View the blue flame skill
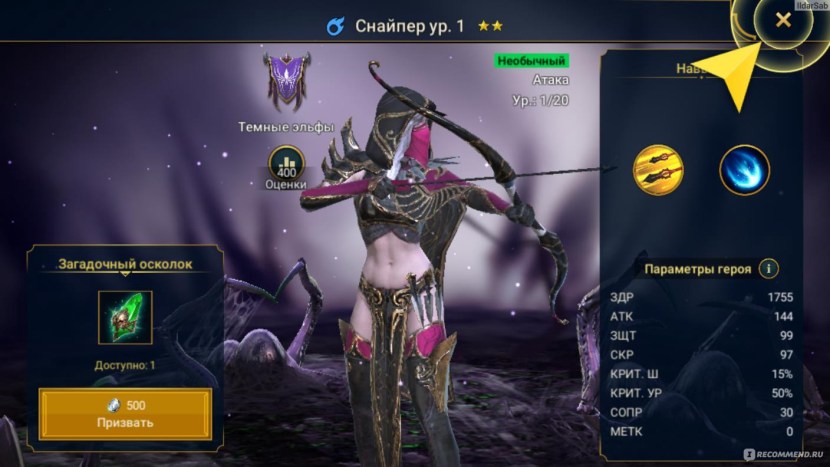830x467 pixels. (x=744, y=170)
